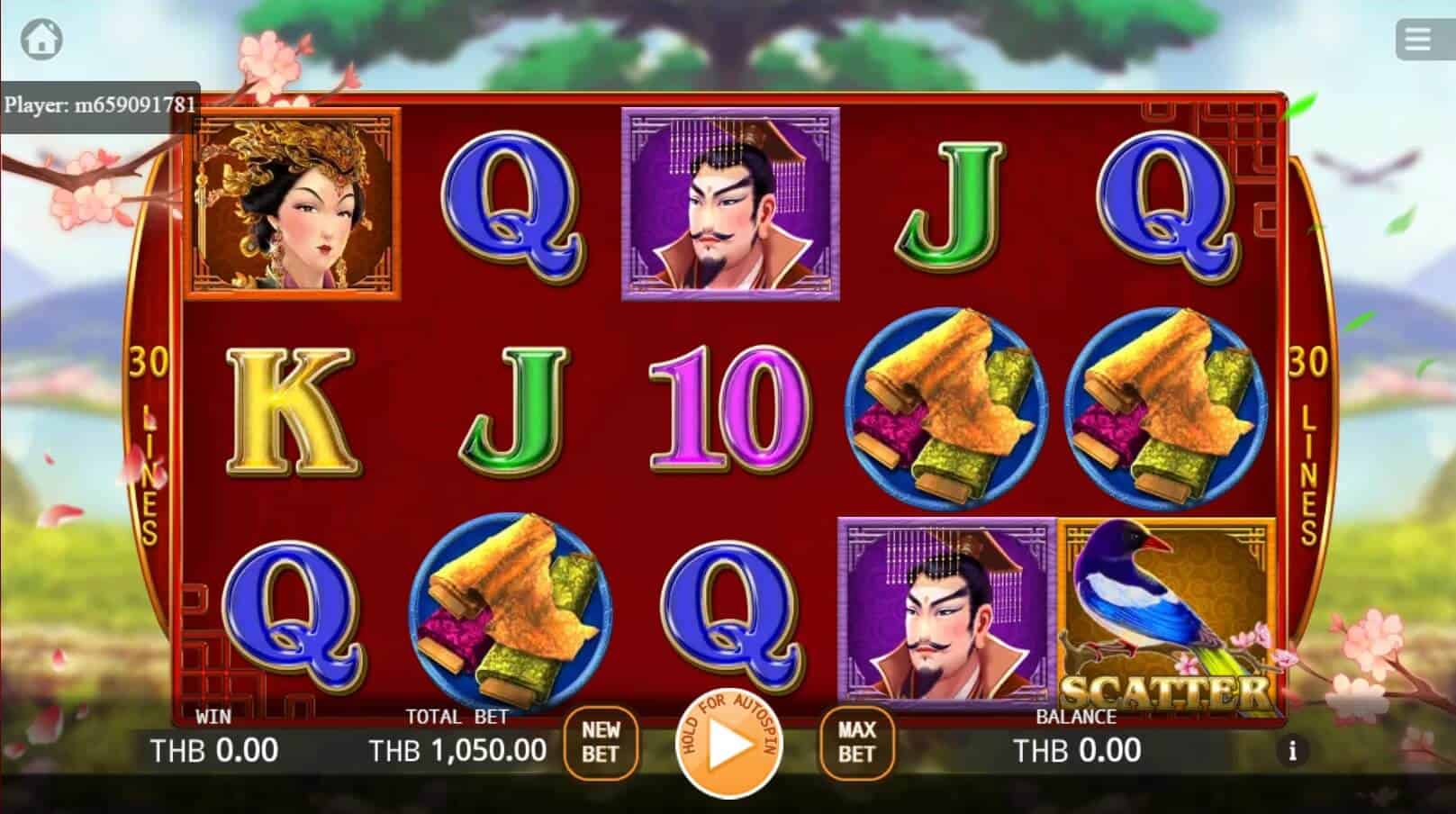The image size is (1456, 814).
Task: Activate MAX BET
Action: tap(855, 742)
